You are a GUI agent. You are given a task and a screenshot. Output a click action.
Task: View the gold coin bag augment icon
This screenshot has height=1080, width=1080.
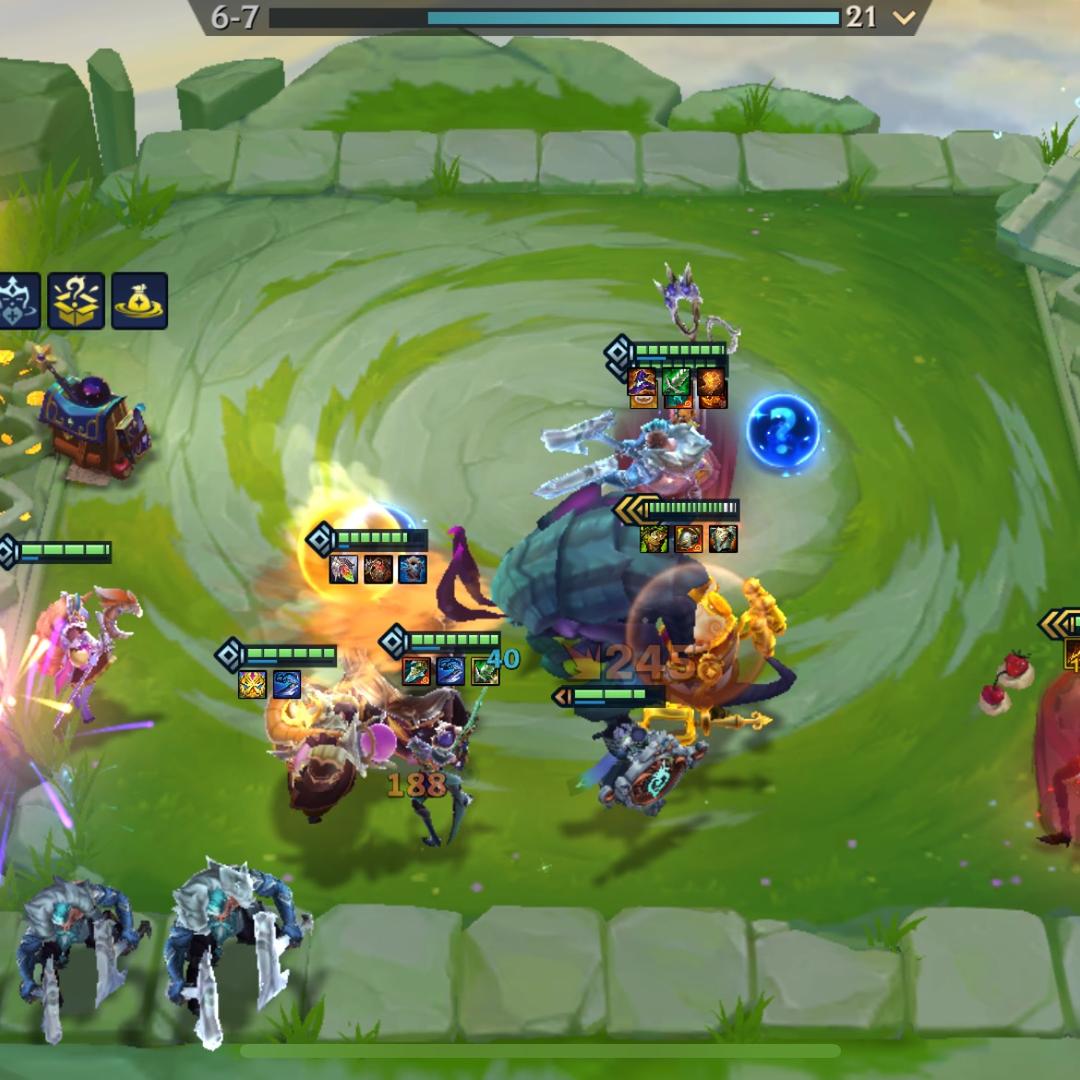pos(139,300)
